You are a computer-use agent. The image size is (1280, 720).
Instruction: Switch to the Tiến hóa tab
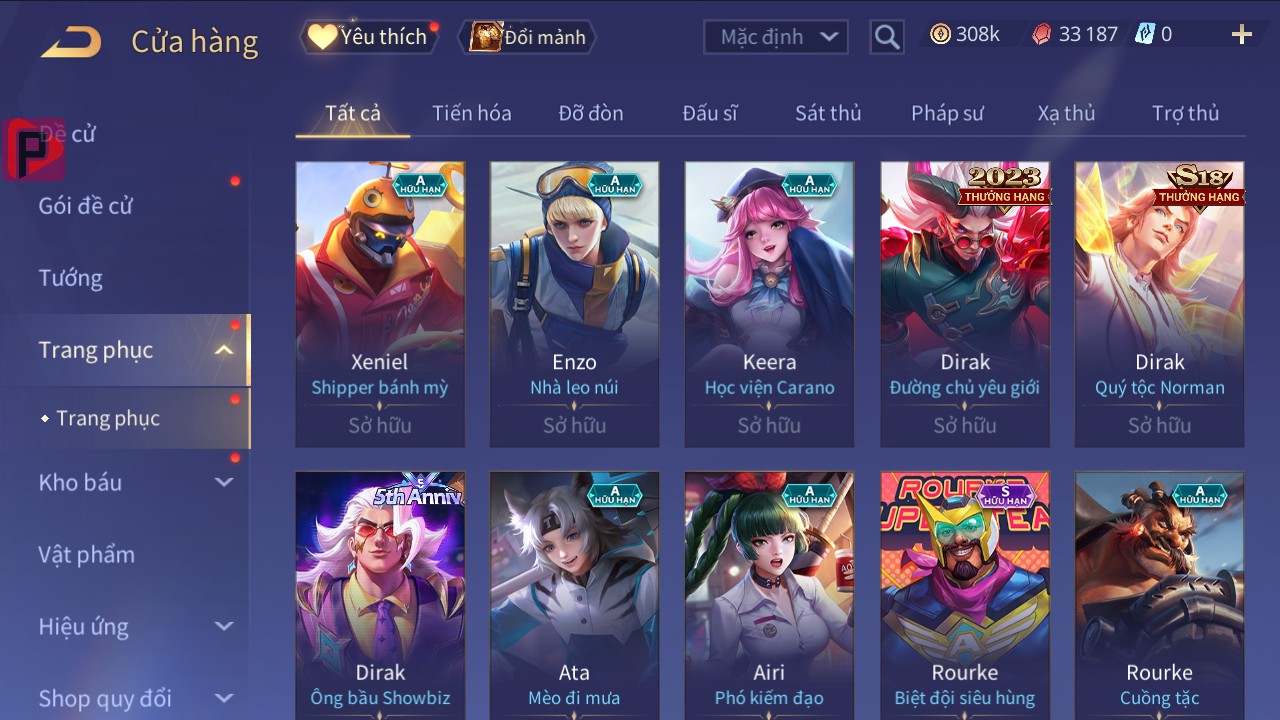click(471, 113)
